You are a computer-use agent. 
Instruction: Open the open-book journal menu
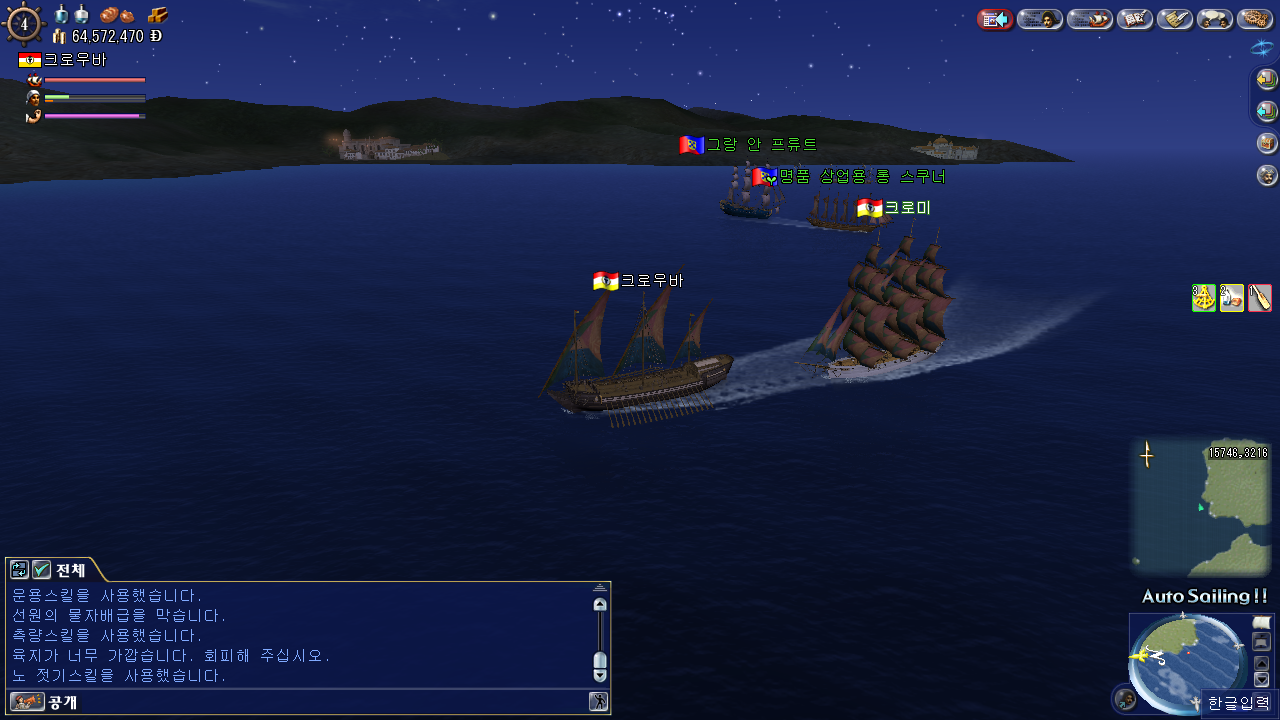tap(1135, 19)
